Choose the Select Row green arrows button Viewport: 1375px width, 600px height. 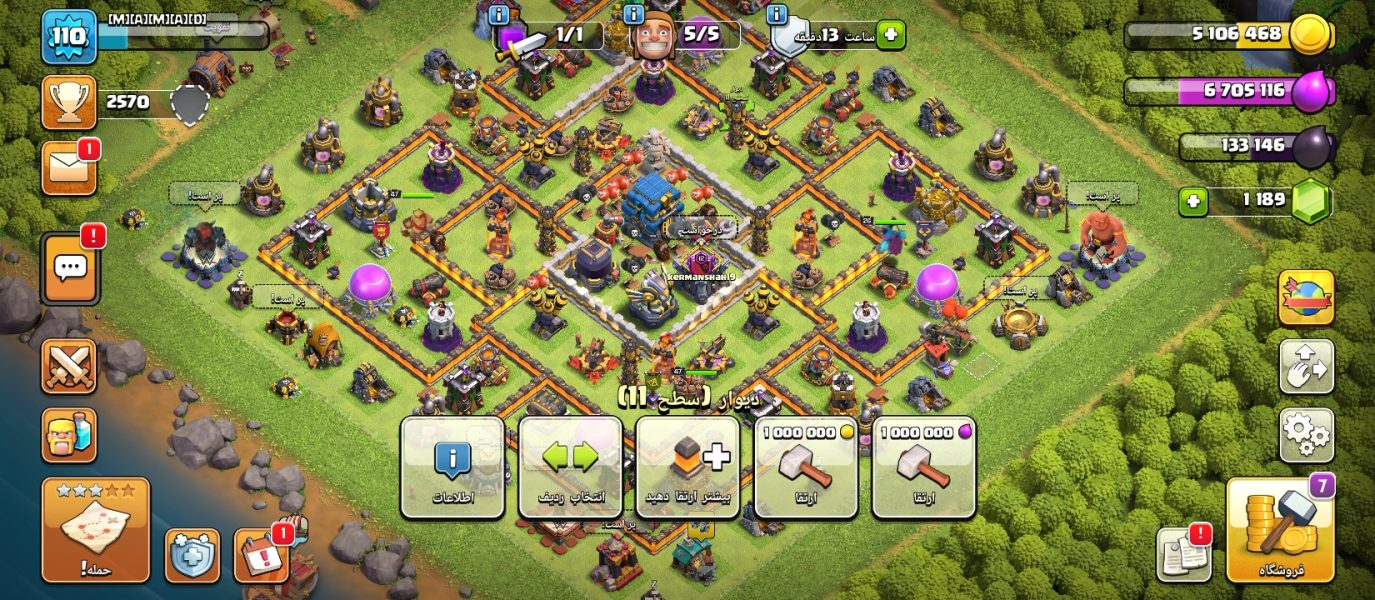pyautogui.click(x=570, y=467)
